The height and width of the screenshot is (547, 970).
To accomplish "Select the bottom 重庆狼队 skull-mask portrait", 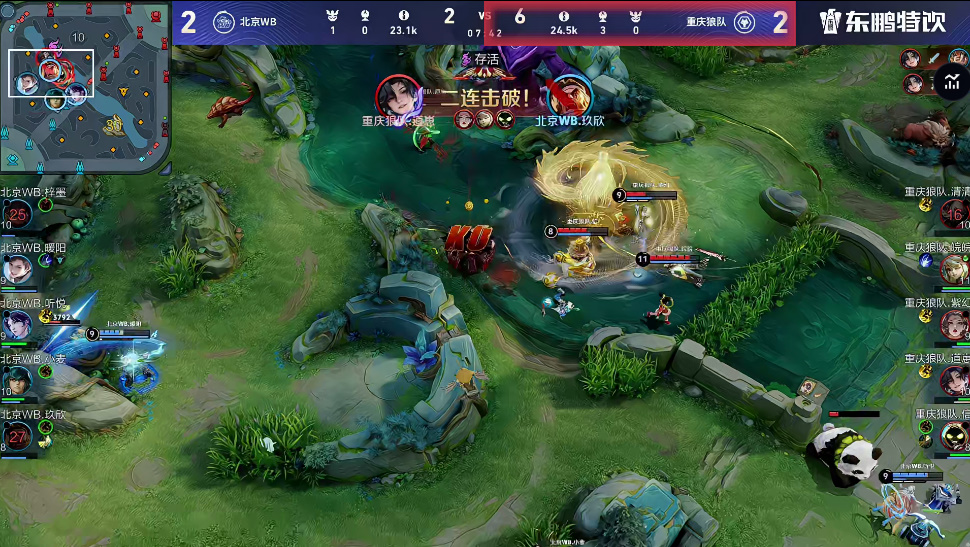I will (953, 436).
